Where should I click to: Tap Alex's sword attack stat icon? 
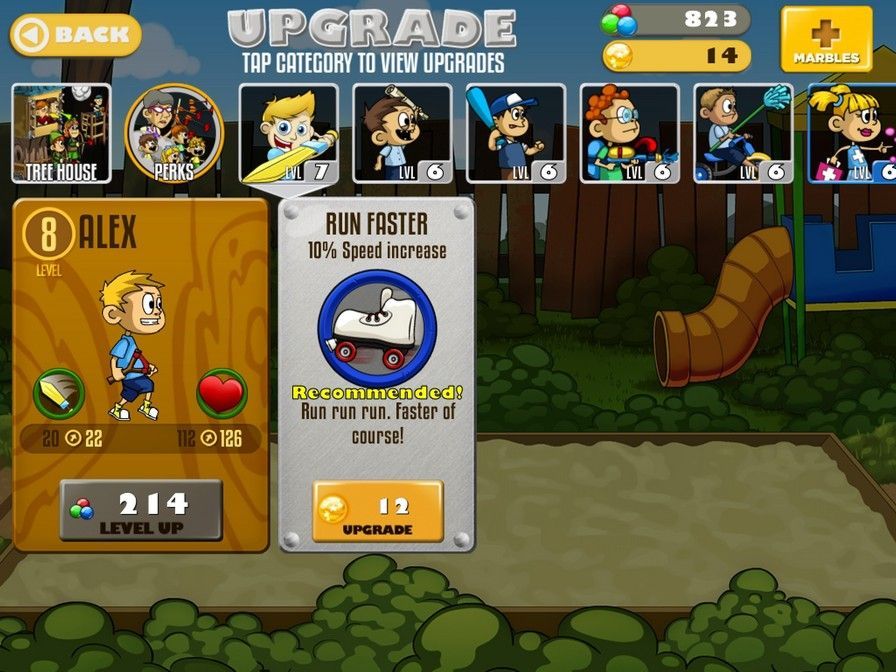[x=58, y=394]
